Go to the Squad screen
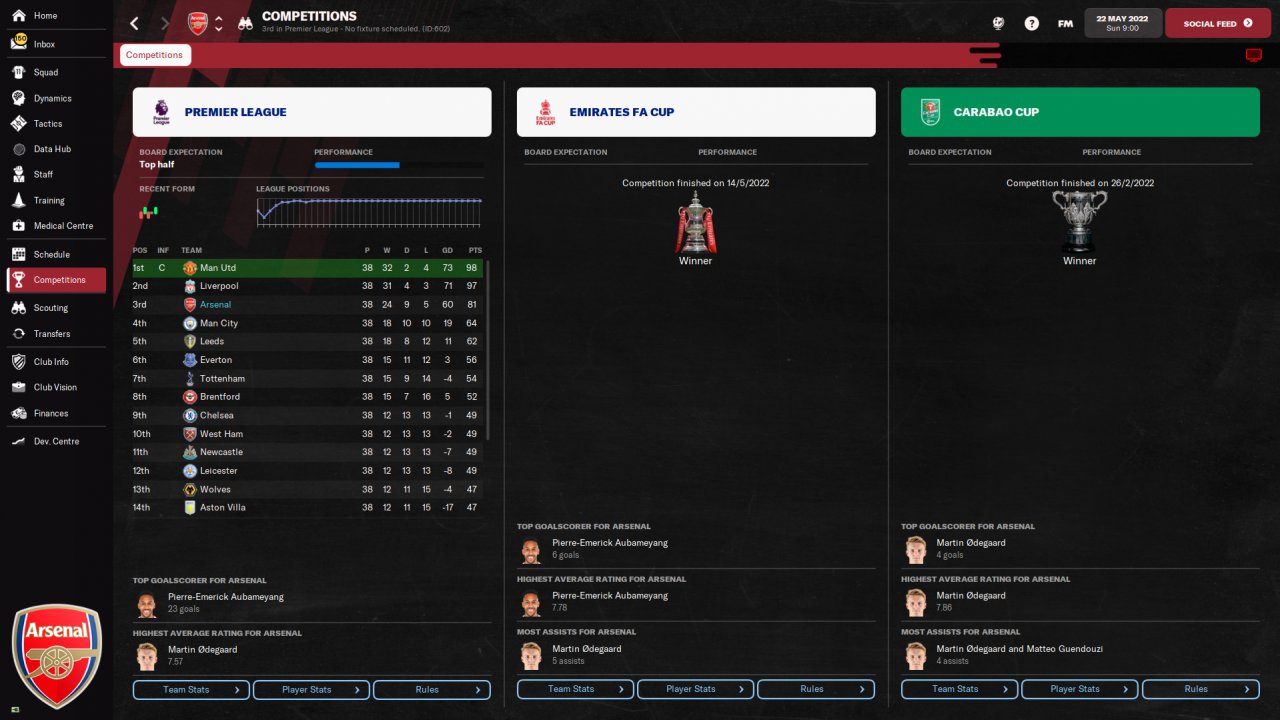The height and width of the screenshot is (720, 1280). pyautogui.click(x=45, y=72)
